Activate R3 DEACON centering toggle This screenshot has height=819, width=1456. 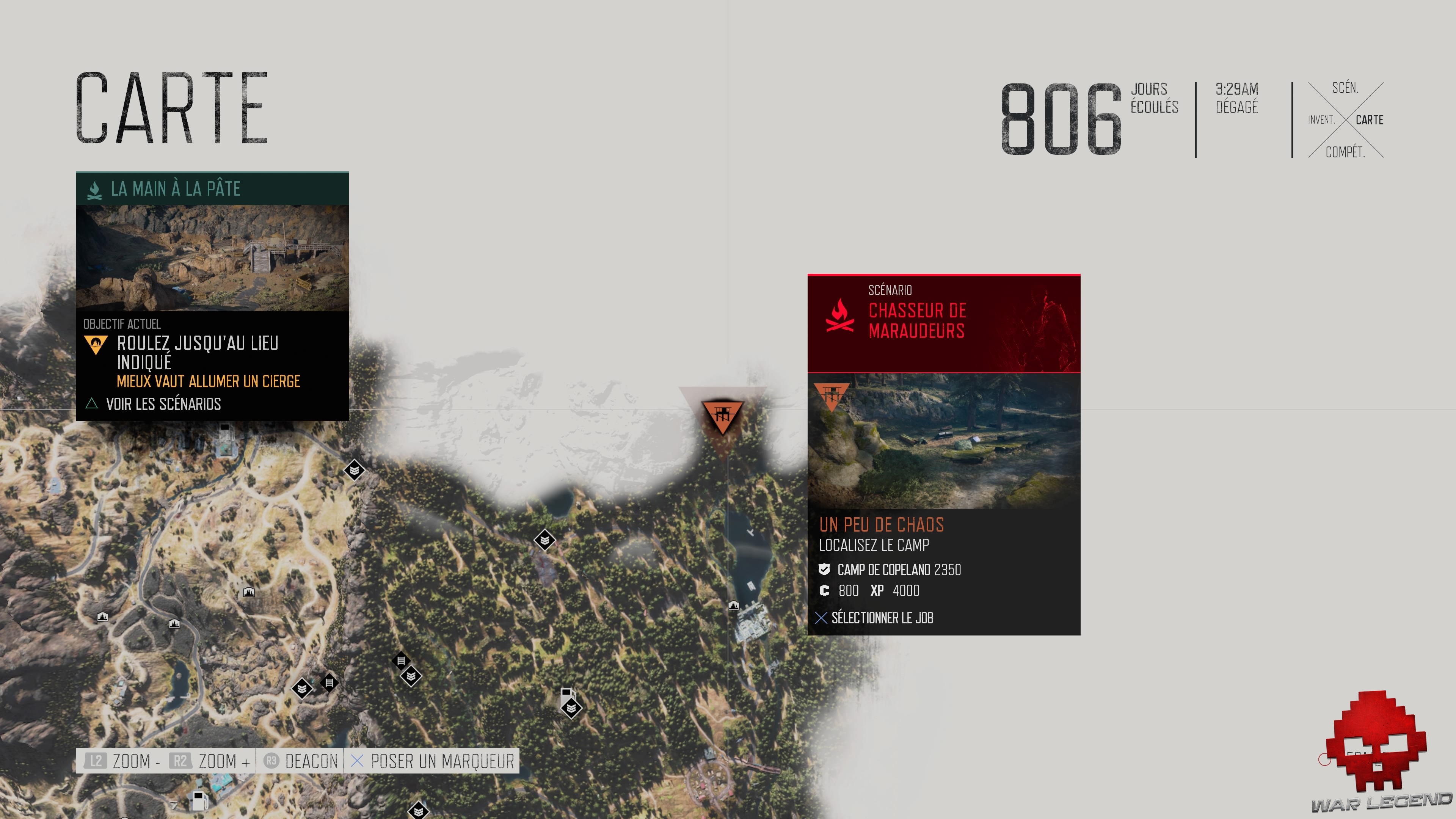pyautogui.click(x=301, y=761)
